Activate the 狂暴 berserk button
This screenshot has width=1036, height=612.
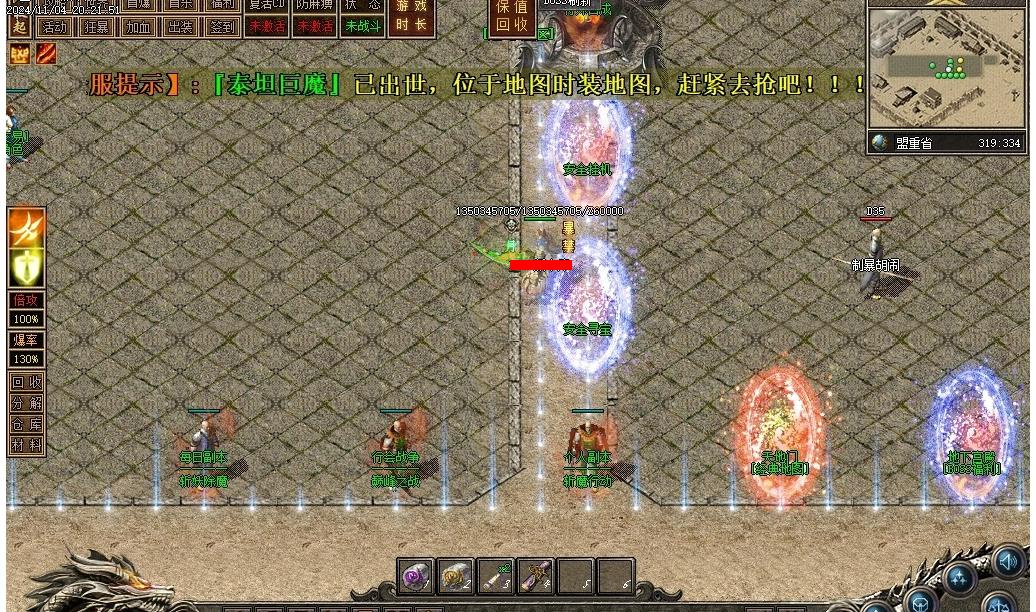coord(97,27)
